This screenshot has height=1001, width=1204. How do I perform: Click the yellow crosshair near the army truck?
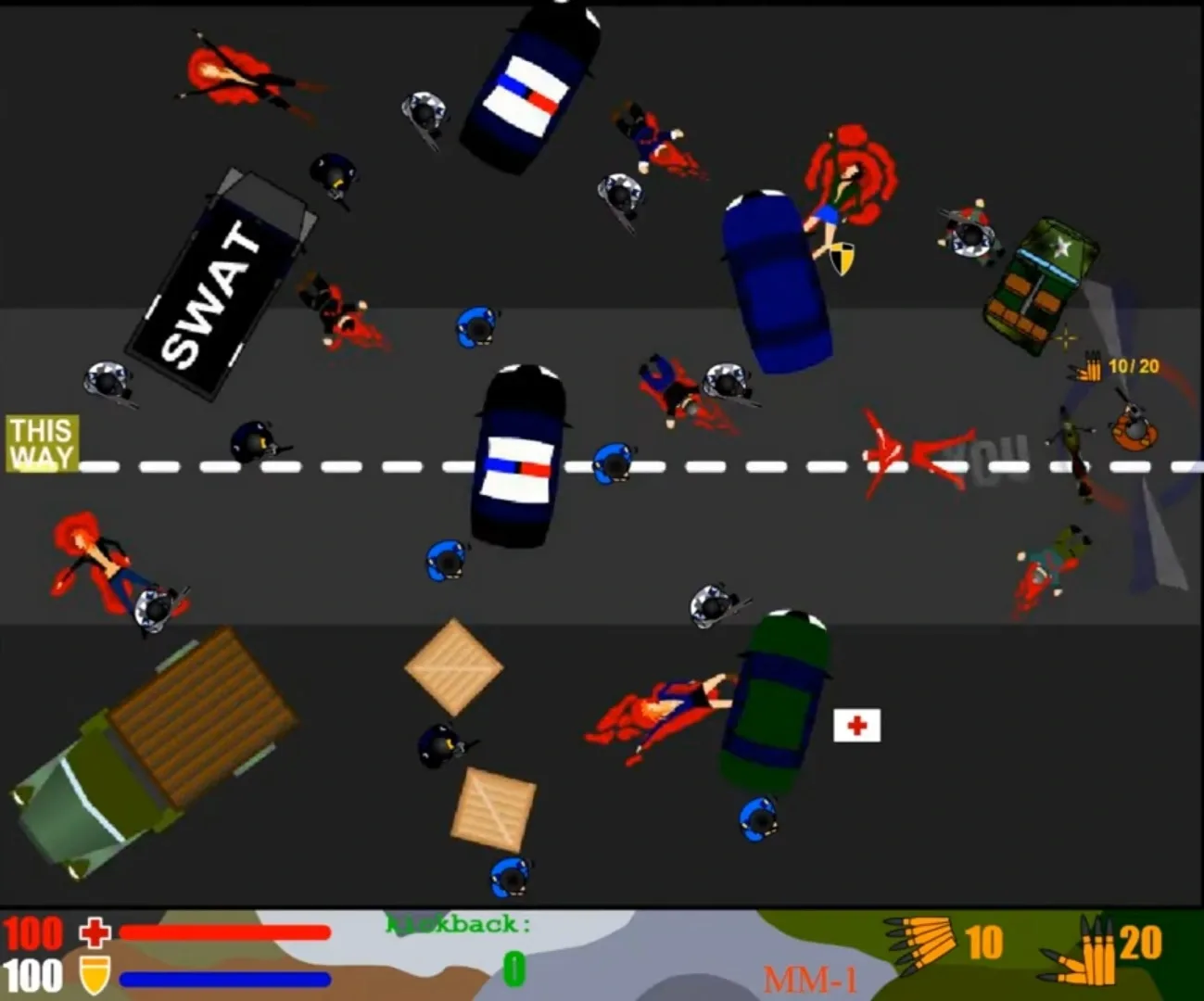point(1064,337)
